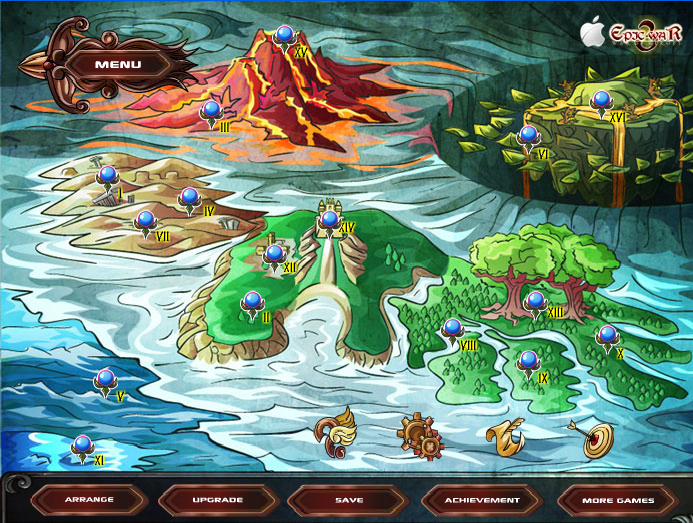693x523 pixels.
Task: Select the bronze gear challenge icon
Action: point(419,436)
